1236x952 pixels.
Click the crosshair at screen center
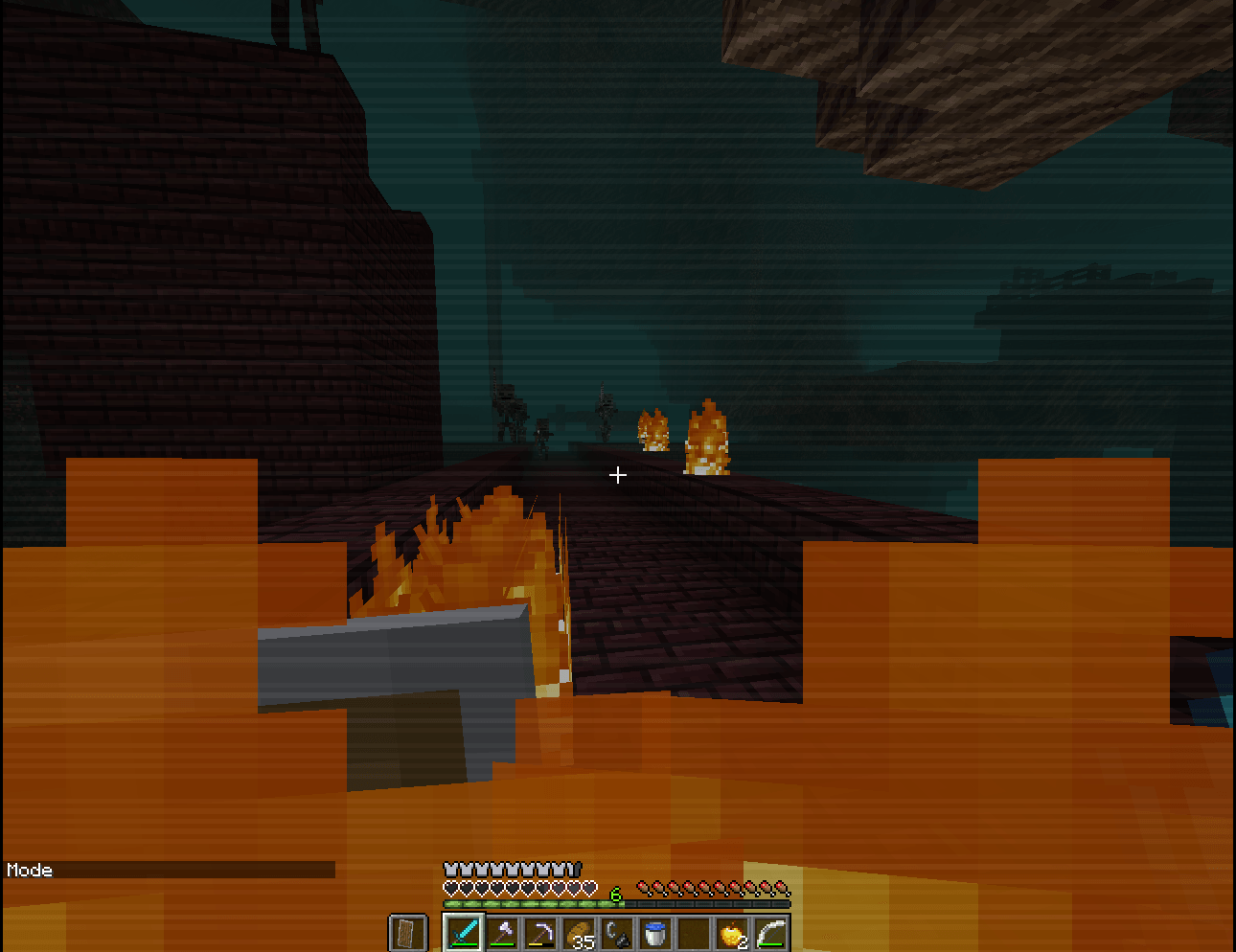click(x=618, y=474)
